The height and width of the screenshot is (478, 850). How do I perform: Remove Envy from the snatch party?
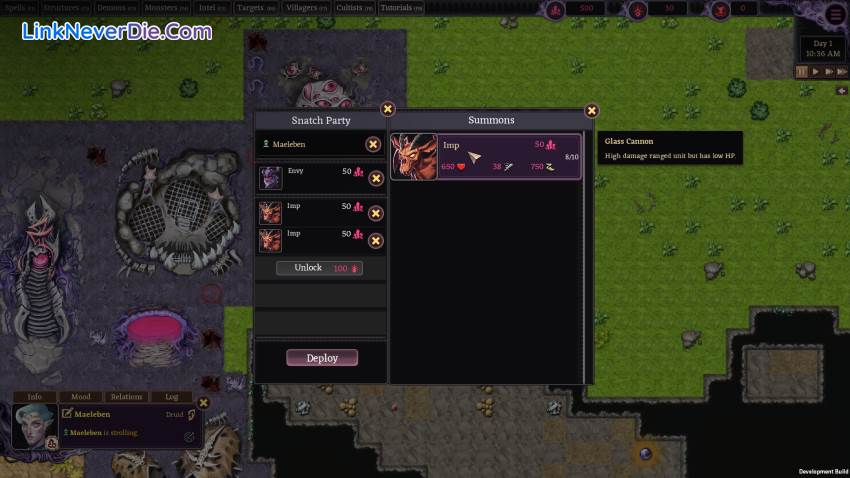tap(376, 178)
